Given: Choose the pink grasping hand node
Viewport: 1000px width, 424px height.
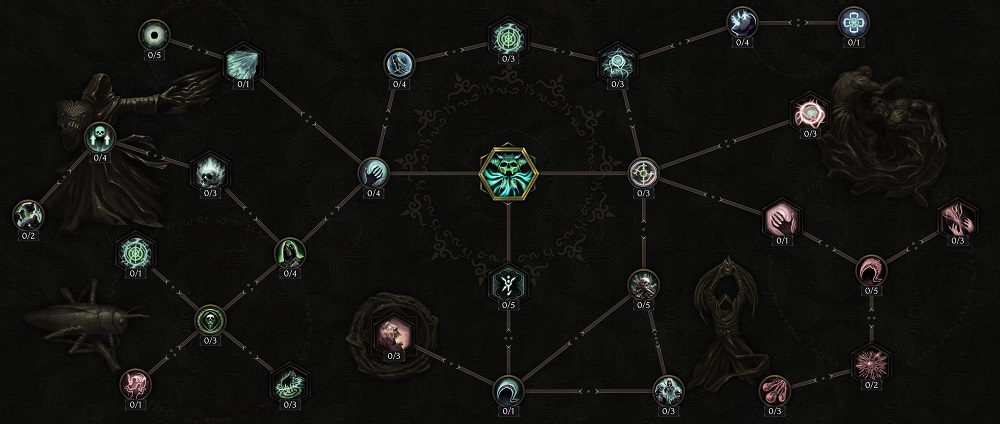Looking at the screenshot, I should point(780,217).
